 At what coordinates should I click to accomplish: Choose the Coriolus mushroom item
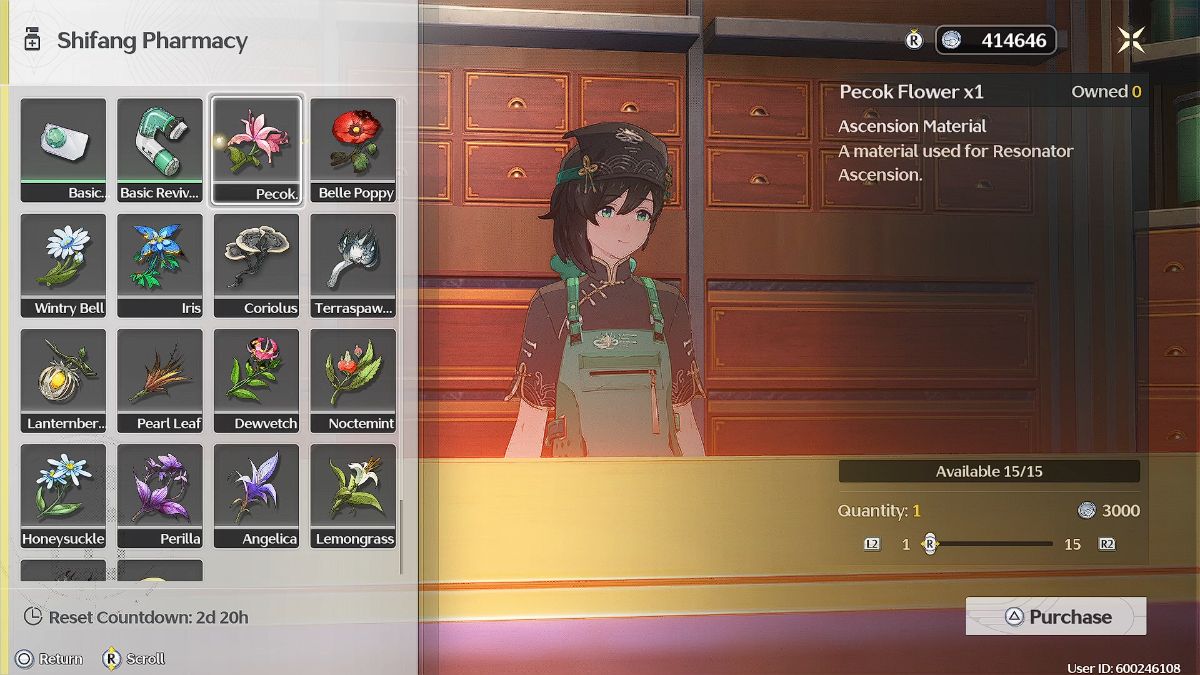(x=257, y=265)
